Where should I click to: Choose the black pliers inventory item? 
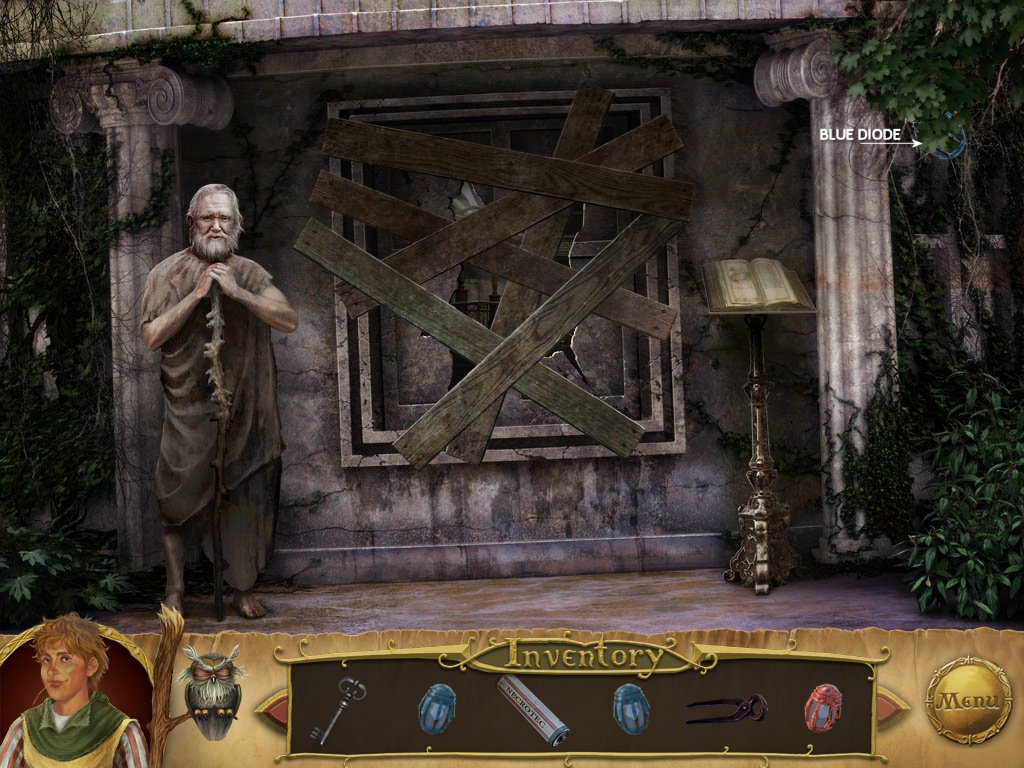[727, 709]
